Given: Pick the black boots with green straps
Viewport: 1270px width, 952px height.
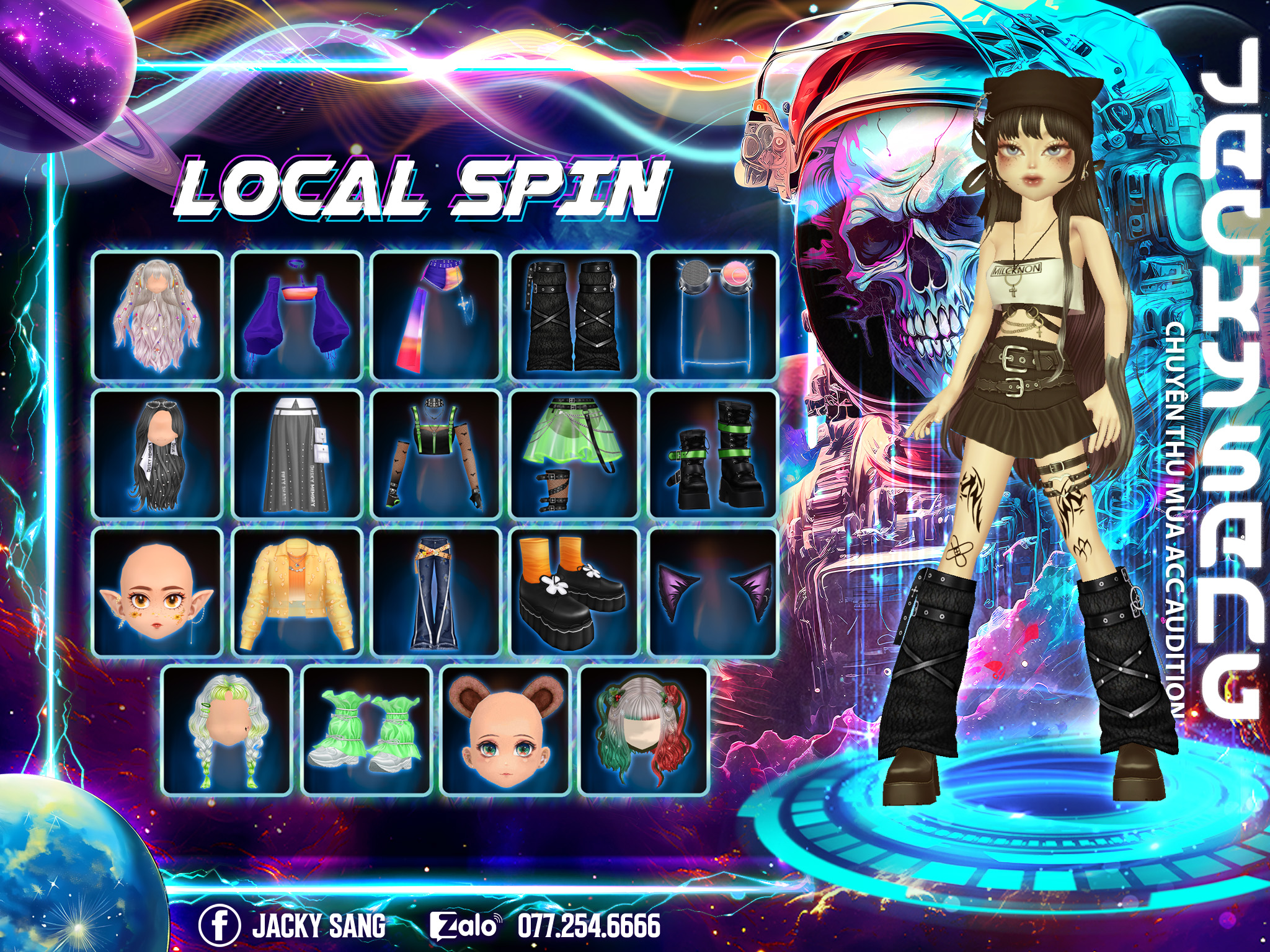Looking at the screenshot, I should 713,454.
